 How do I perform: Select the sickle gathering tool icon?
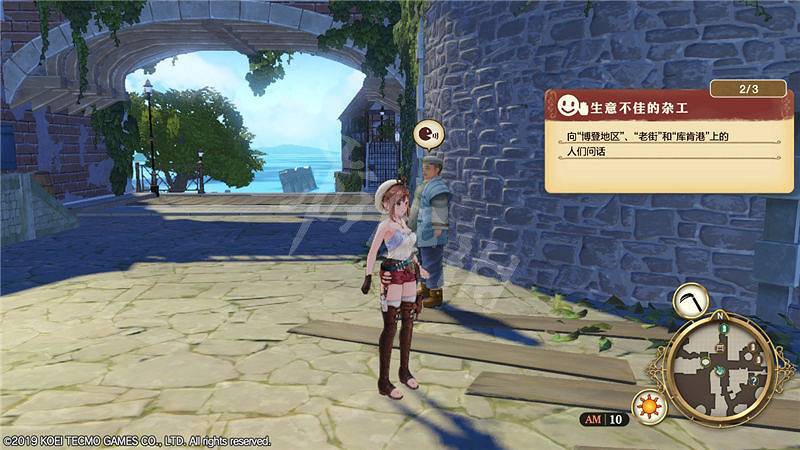(x=691, y=301)
